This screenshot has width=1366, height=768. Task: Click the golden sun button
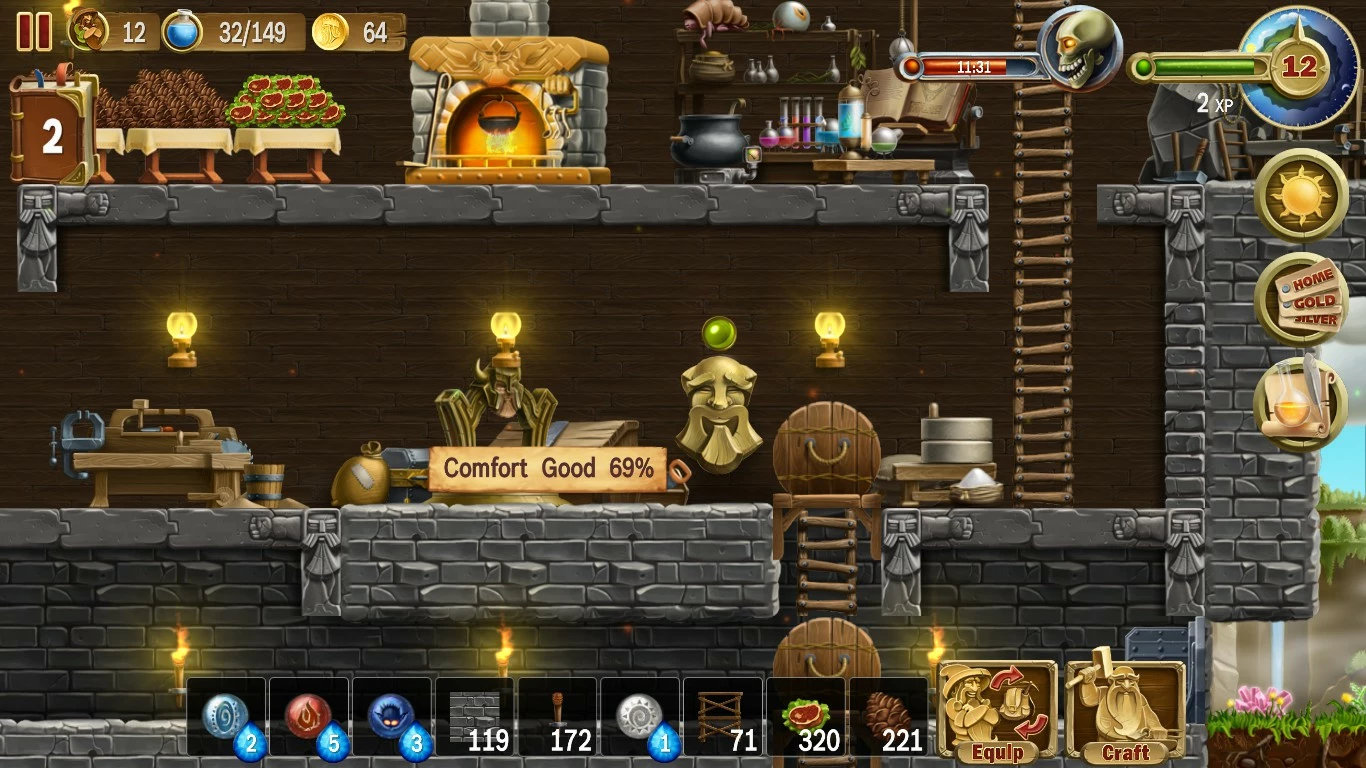(1301, 196)
